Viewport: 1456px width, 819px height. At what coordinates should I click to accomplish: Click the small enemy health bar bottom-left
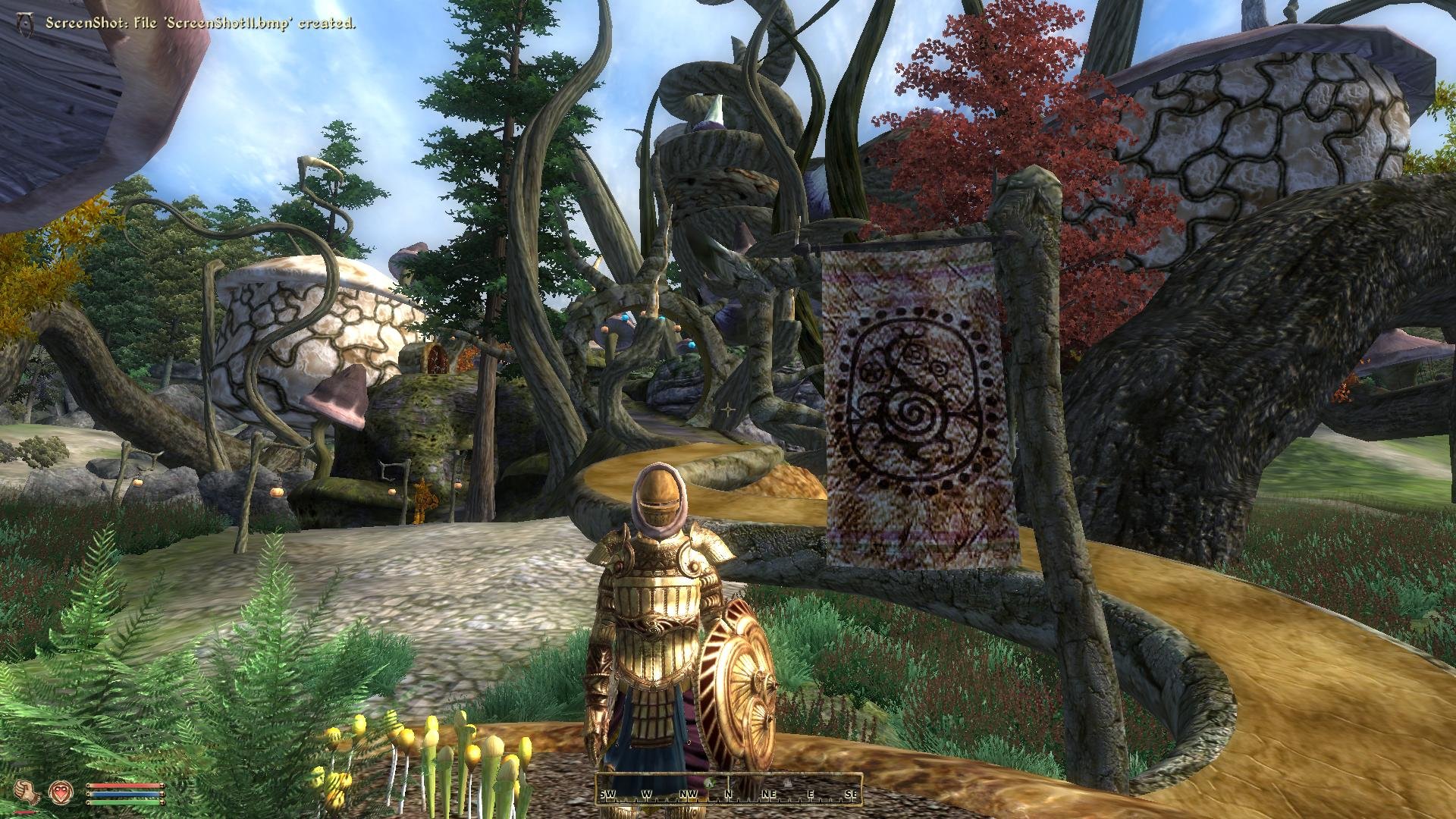coord(25,811)
